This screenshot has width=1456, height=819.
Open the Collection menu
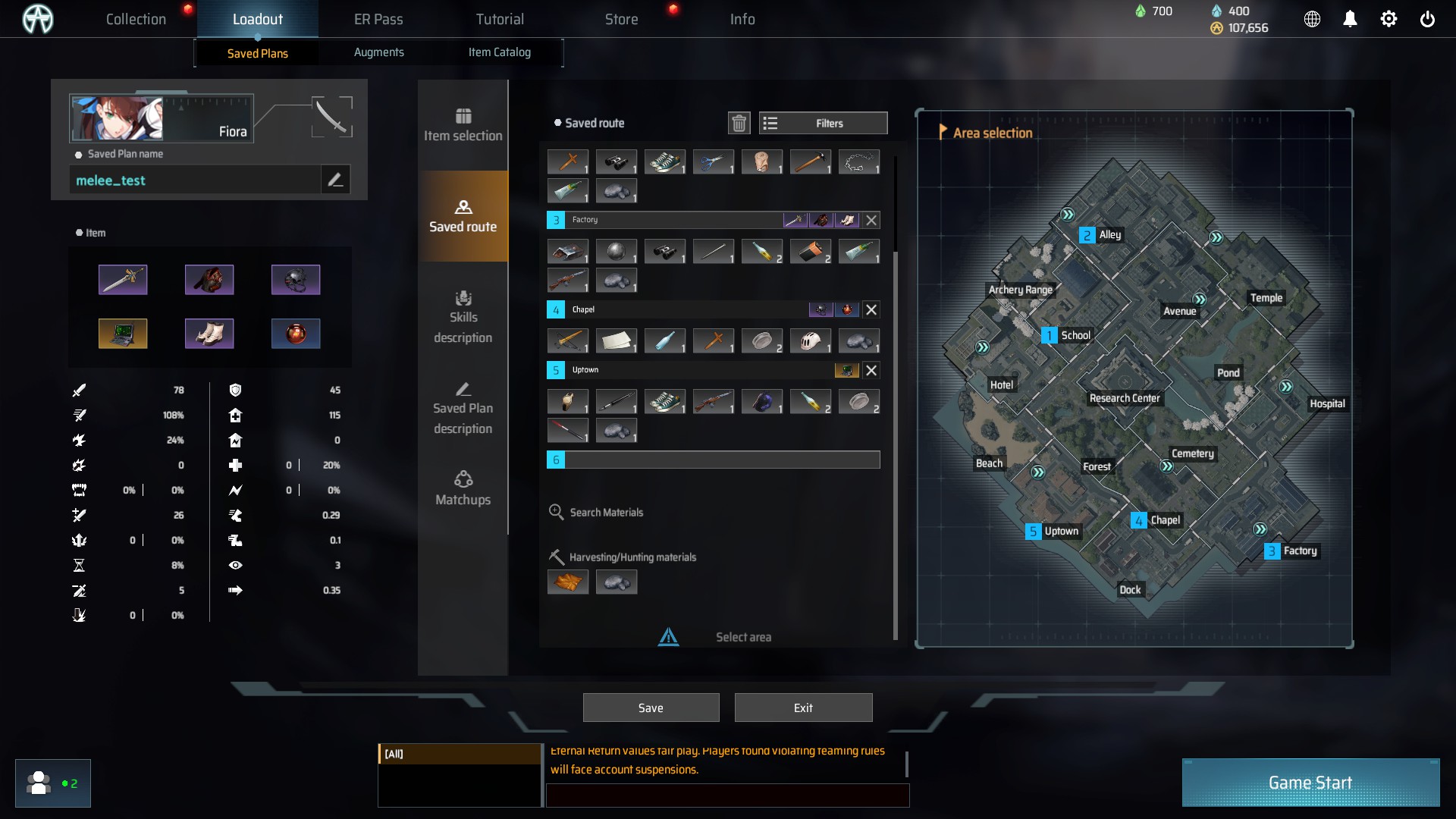point(136,19)
